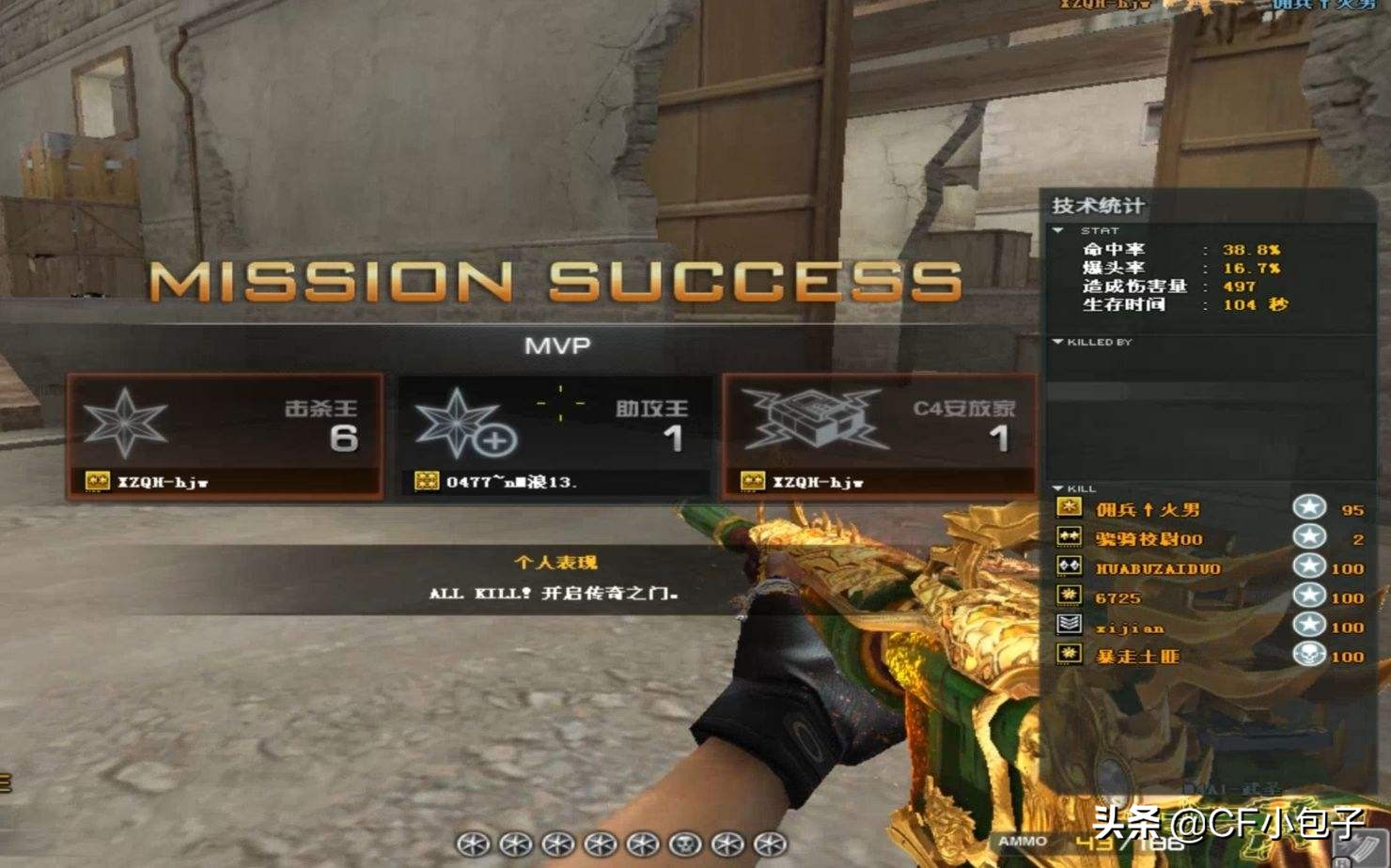Toggle the KILLED BY section arrow
Viewport: 1391px width, 868px height.
coord(1058,342)
